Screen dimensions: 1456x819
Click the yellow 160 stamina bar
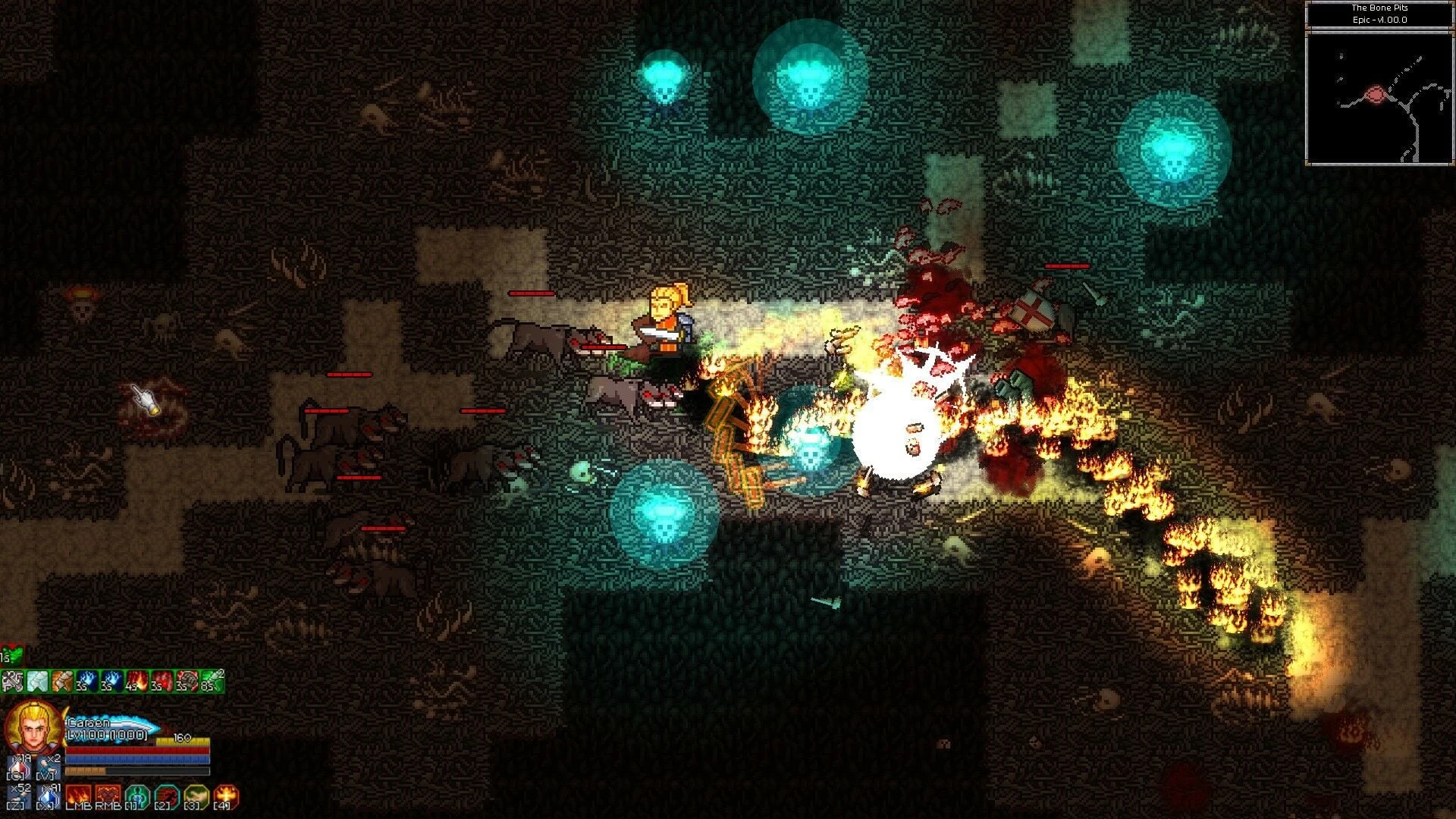183,741
